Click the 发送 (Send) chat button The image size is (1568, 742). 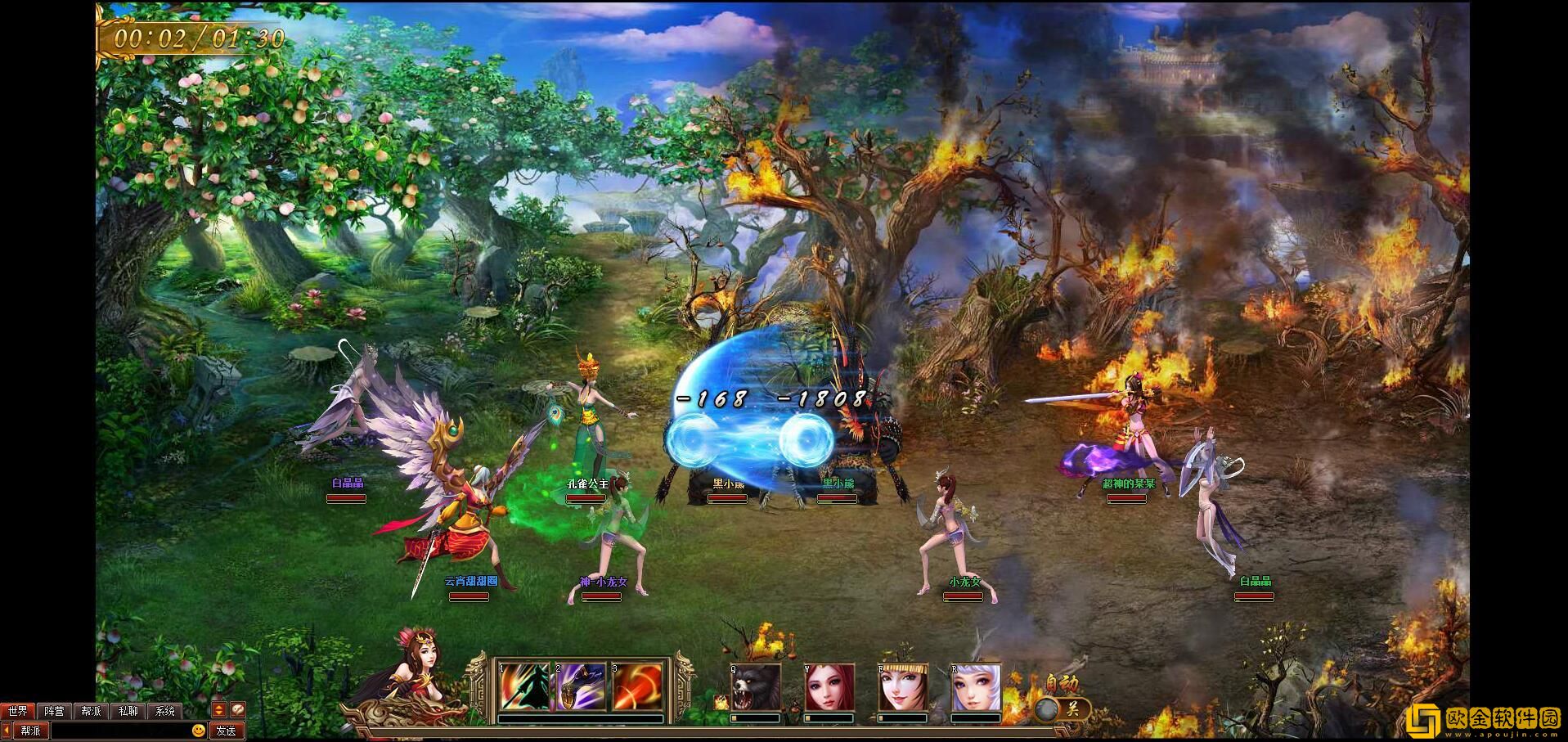pos(227,731)
